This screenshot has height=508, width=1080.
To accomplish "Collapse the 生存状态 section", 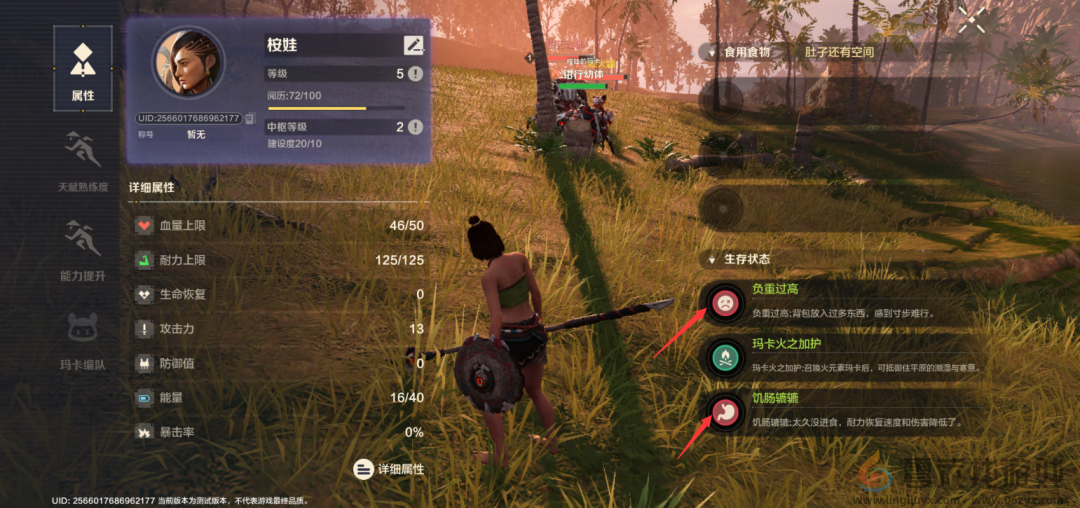I will 711,259.
